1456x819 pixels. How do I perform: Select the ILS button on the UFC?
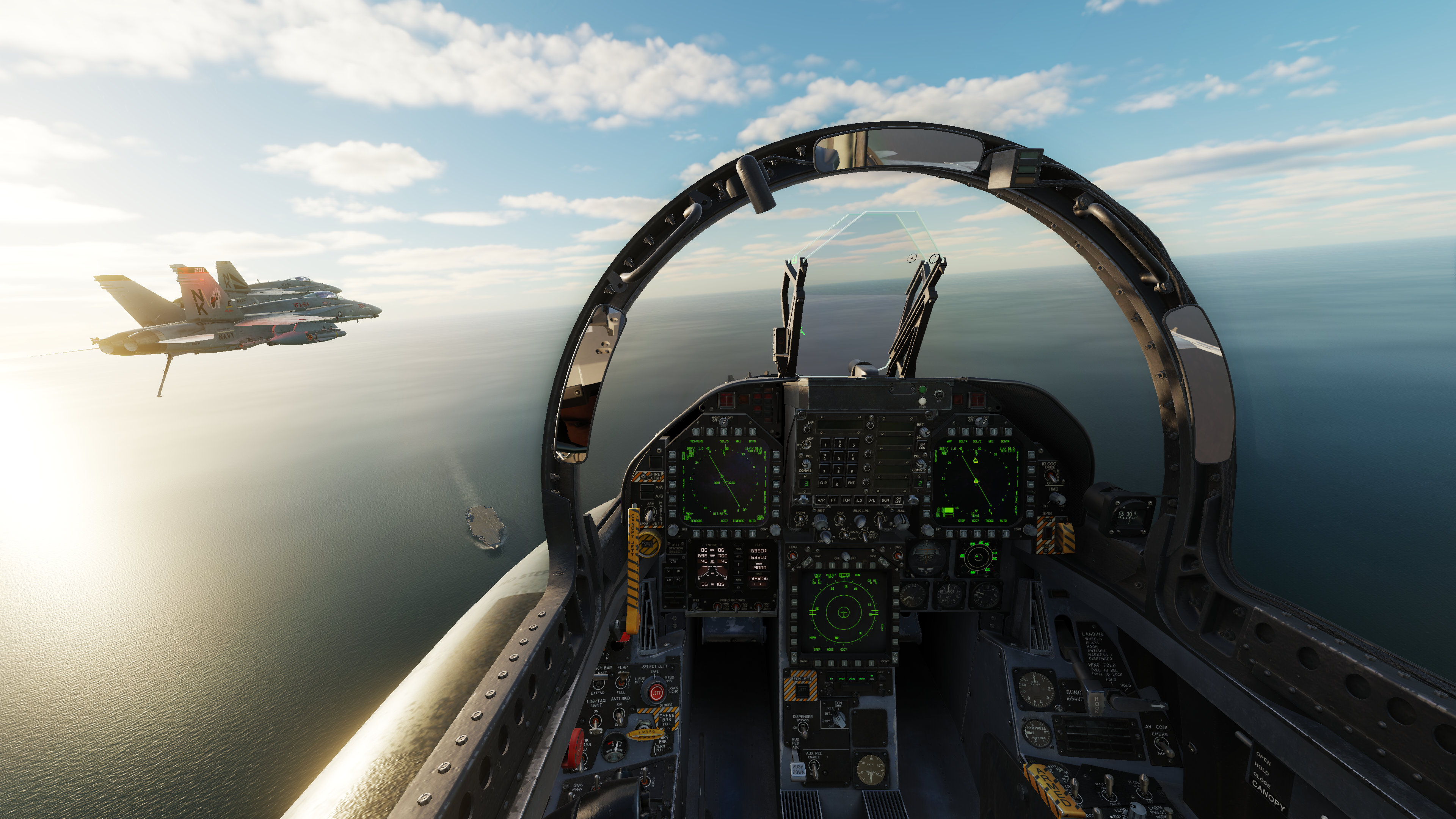coord(859,500)
